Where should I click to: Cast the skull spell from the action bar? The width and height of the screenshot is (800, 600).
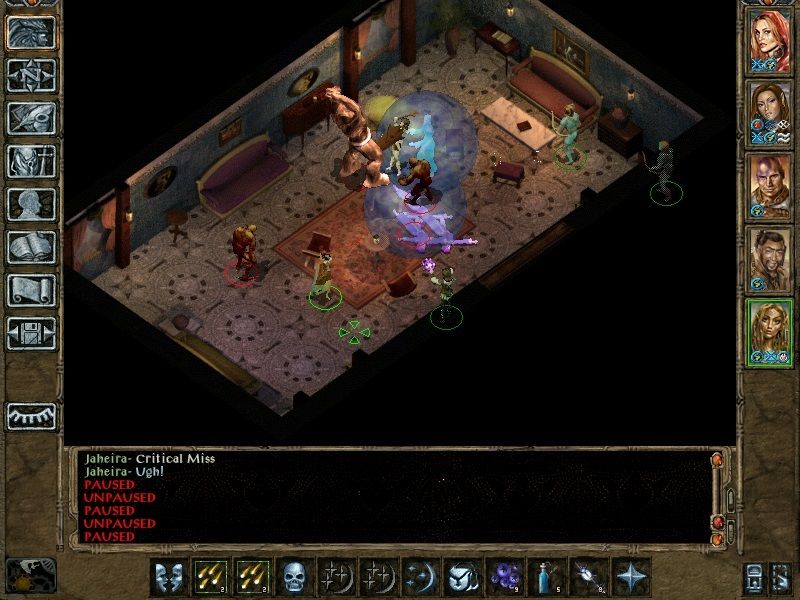[292, 578]
